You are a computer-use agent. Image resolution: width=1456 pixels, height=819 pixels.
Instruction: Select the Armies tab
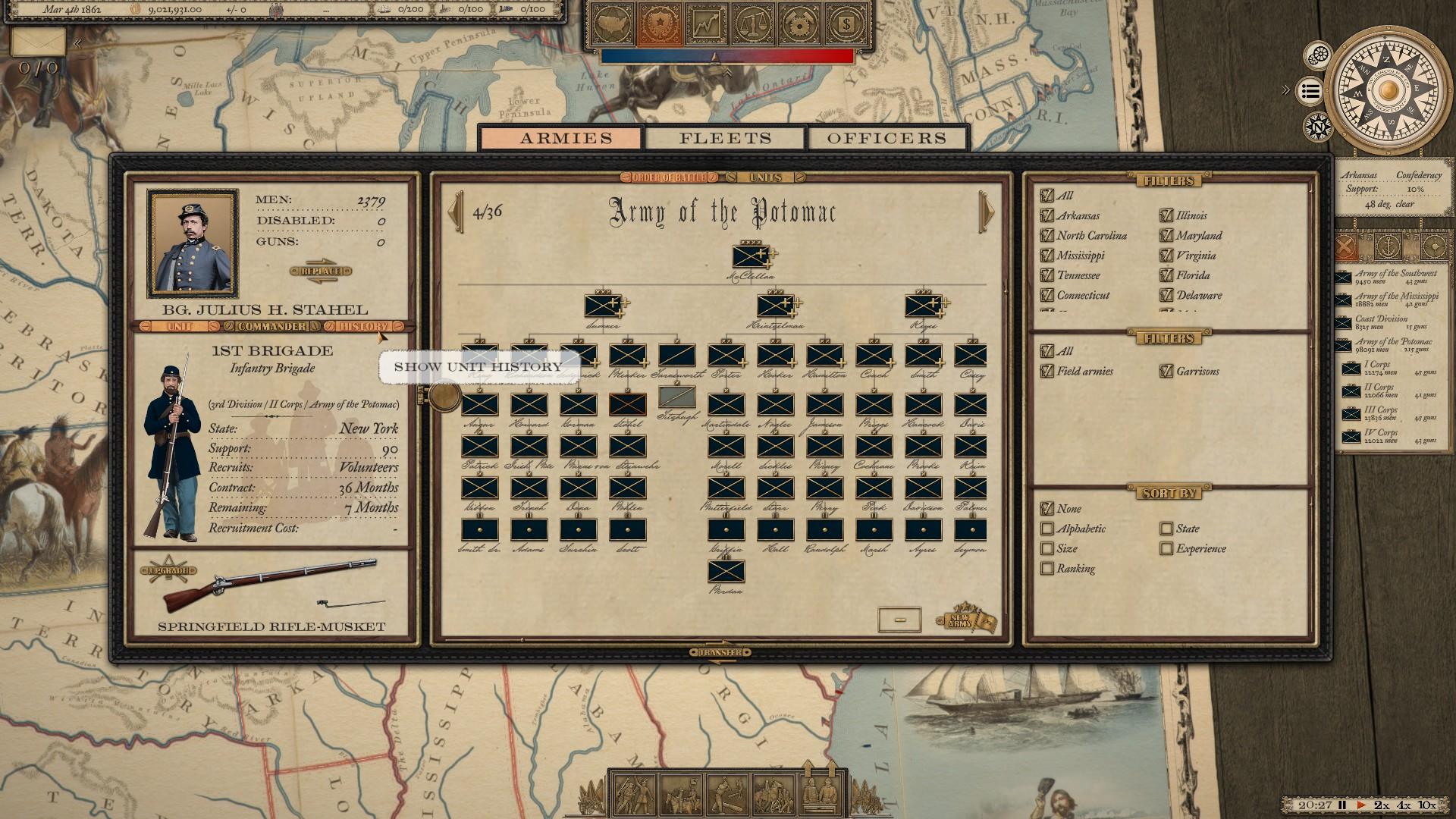click(566, 138)
